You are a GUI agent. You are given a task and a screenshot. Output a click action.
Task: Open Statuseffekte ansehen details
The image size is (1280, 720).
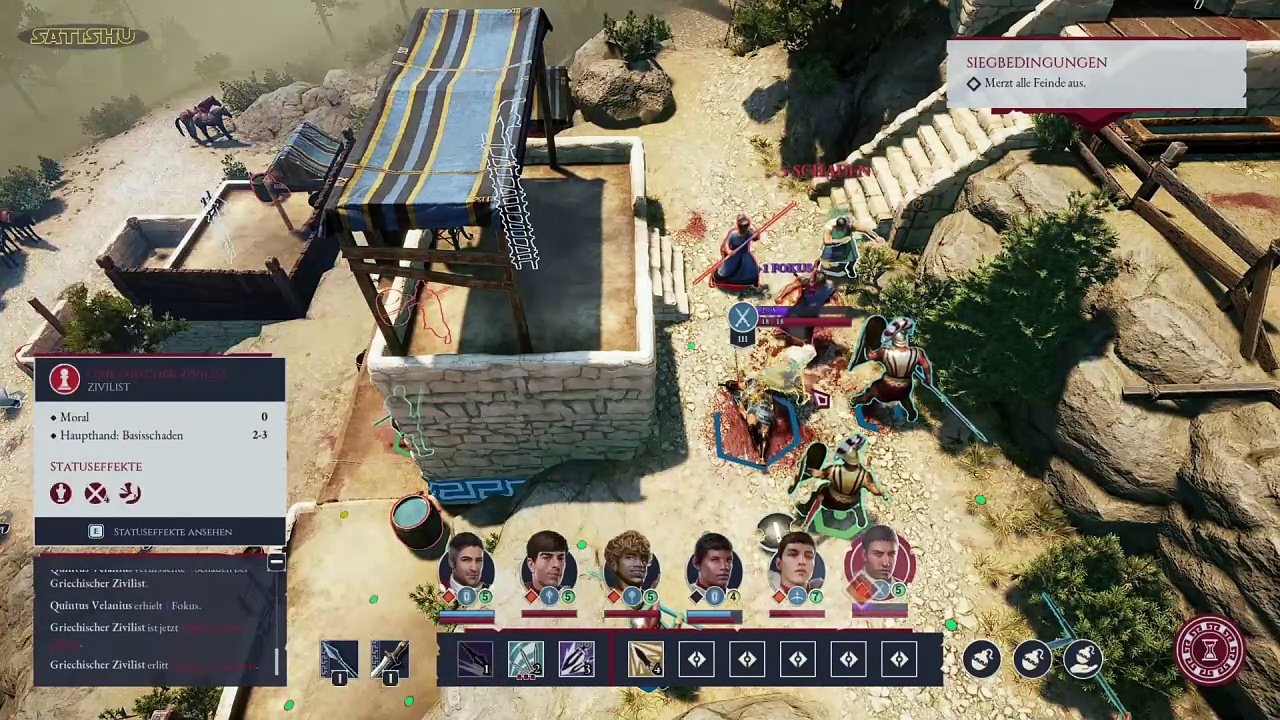(160, 532)
